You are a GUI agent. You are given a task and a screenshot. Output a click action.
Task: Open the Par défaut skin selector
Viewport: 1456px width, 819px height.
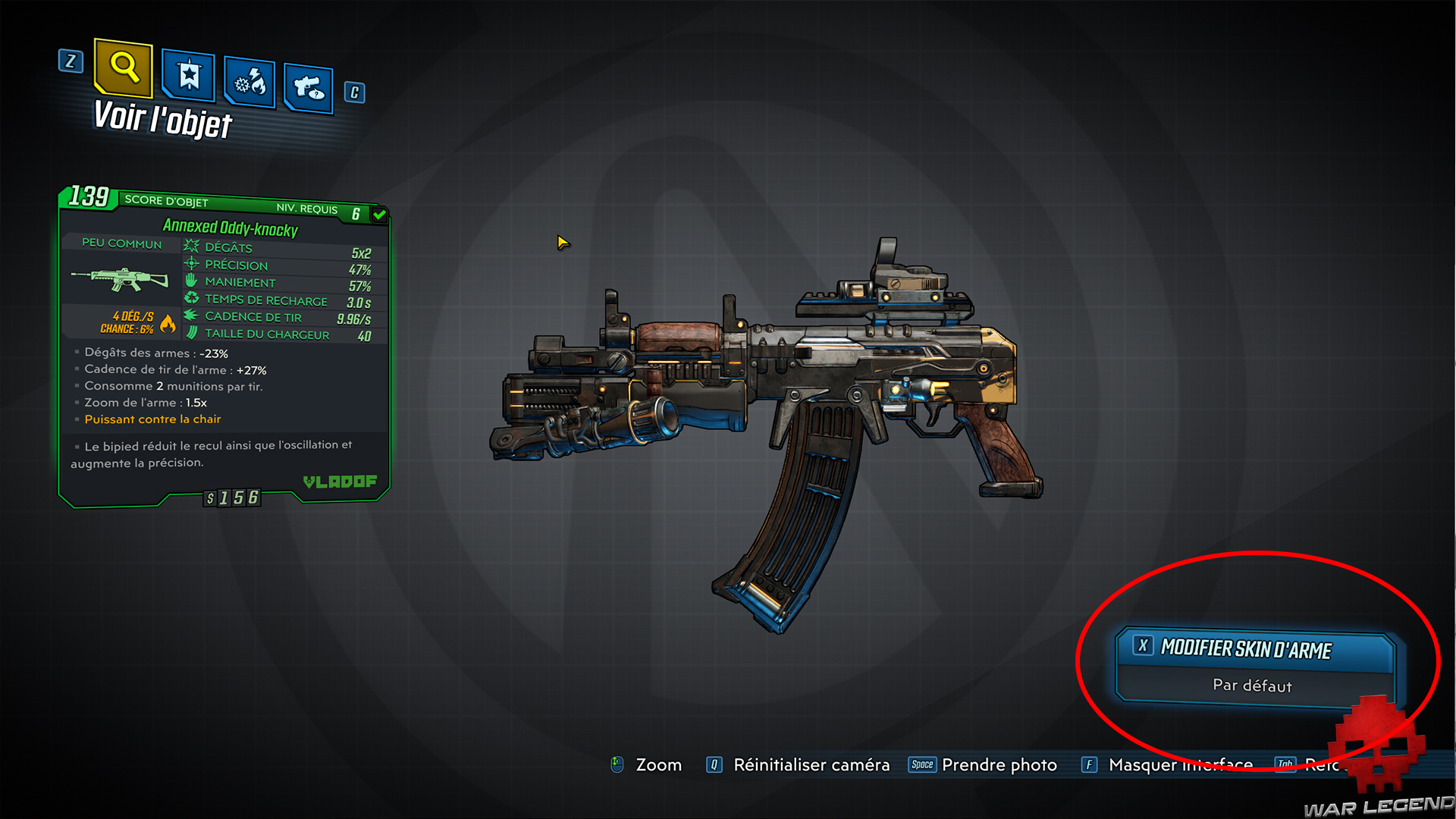[x=1253, y=686]
